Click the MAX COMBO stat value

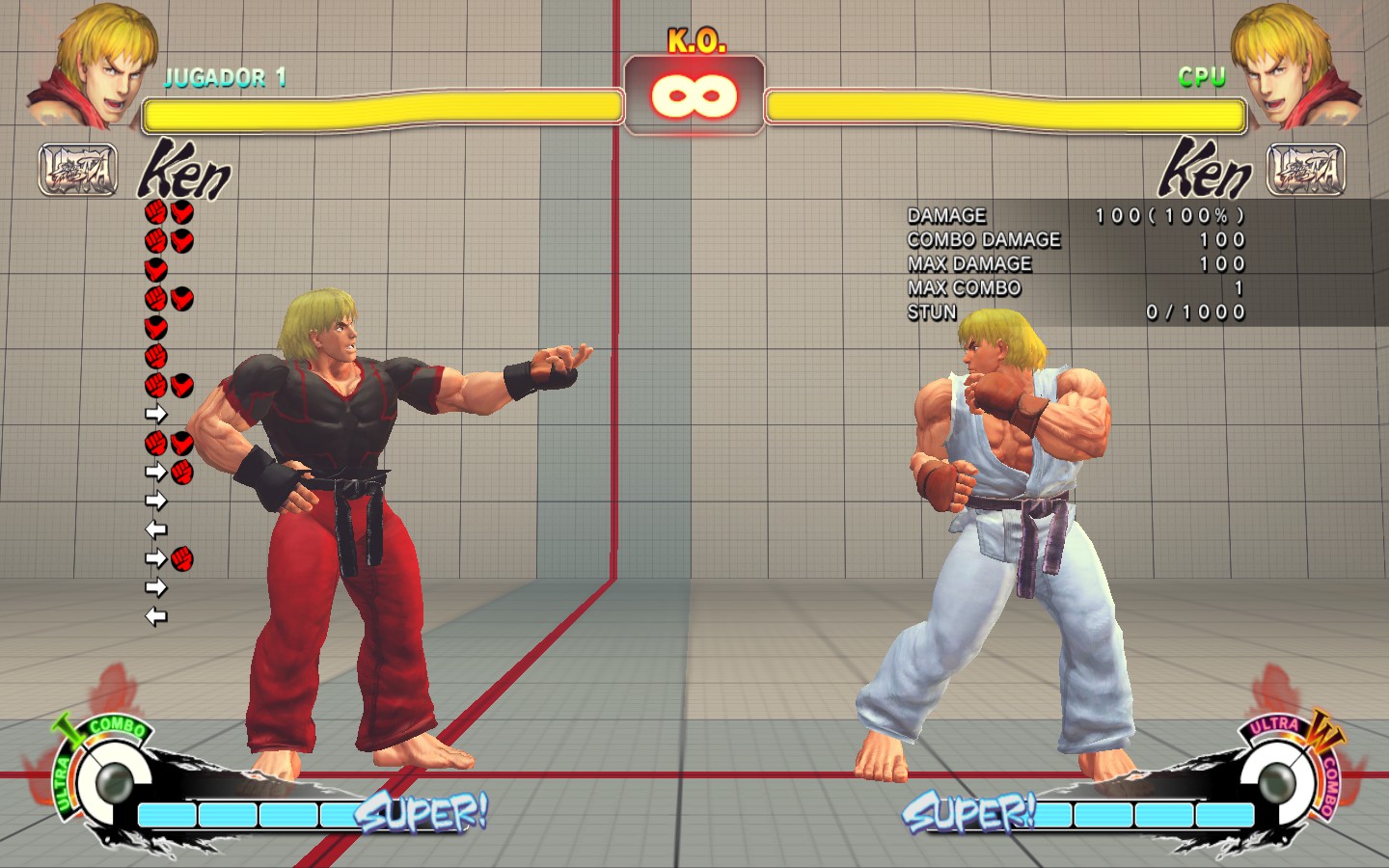click(x=1238, y=288)
